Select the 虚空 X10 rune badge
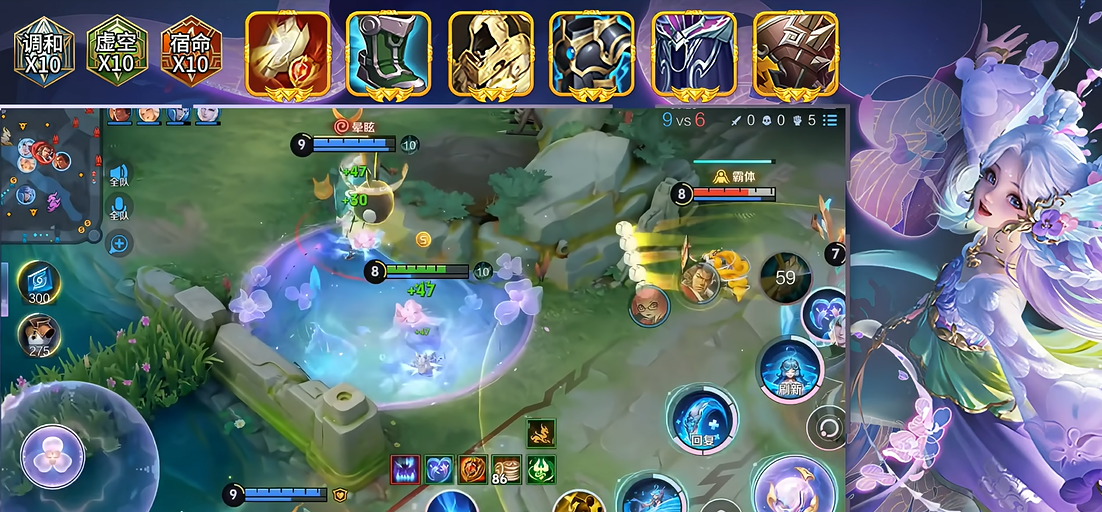The width and height of the screenshot is (1102, 512). pyautogui.click(x=117, y=50)
